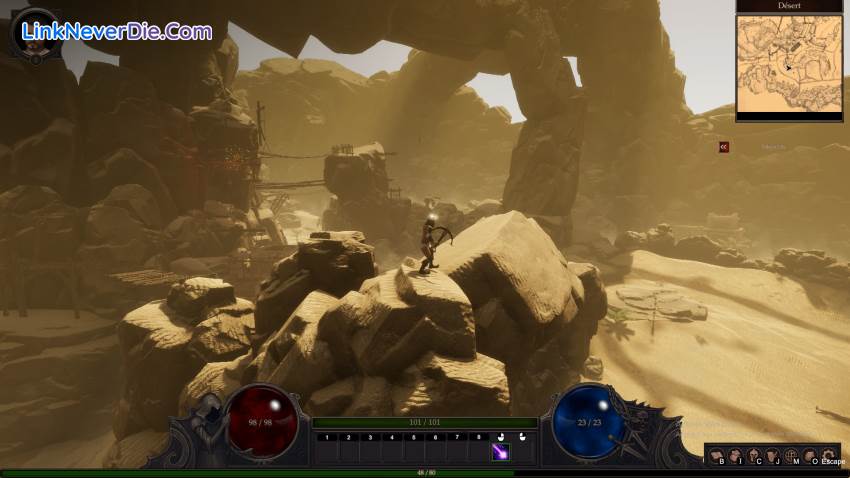Open the menu icon labeled J
Screen dimensions: 850x478
tap(772, 456)
